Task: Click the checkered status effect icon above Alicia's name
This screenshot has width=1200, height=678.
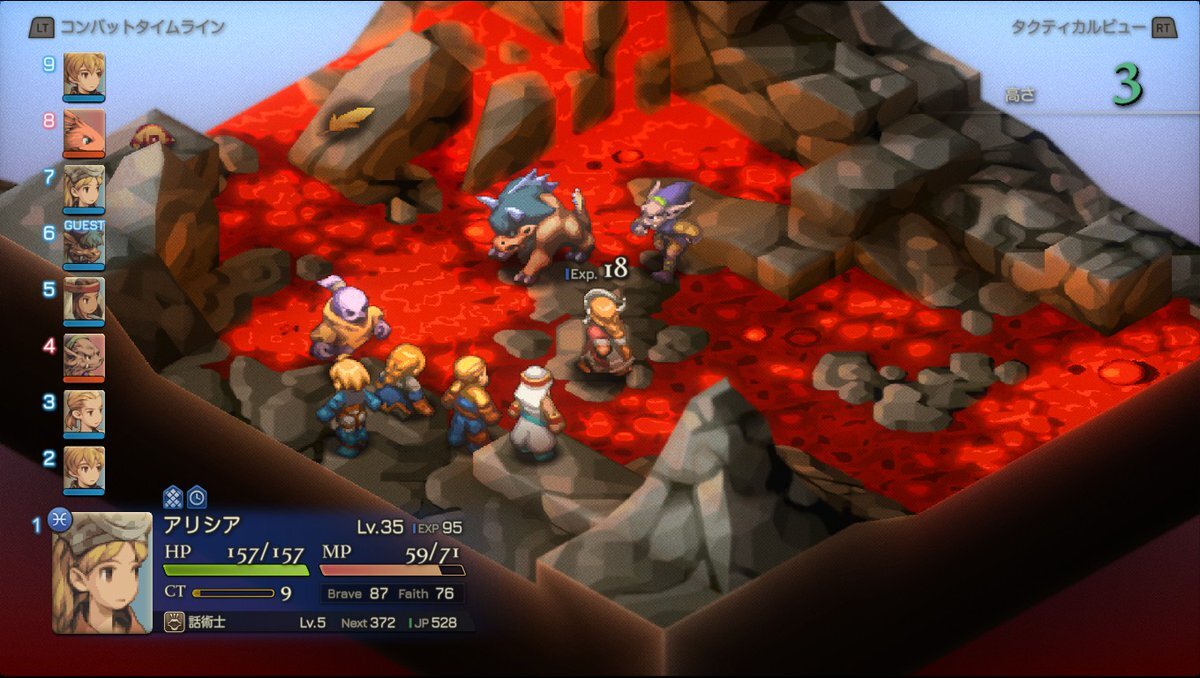Action: pyautogui.click(x=173, y=496)
